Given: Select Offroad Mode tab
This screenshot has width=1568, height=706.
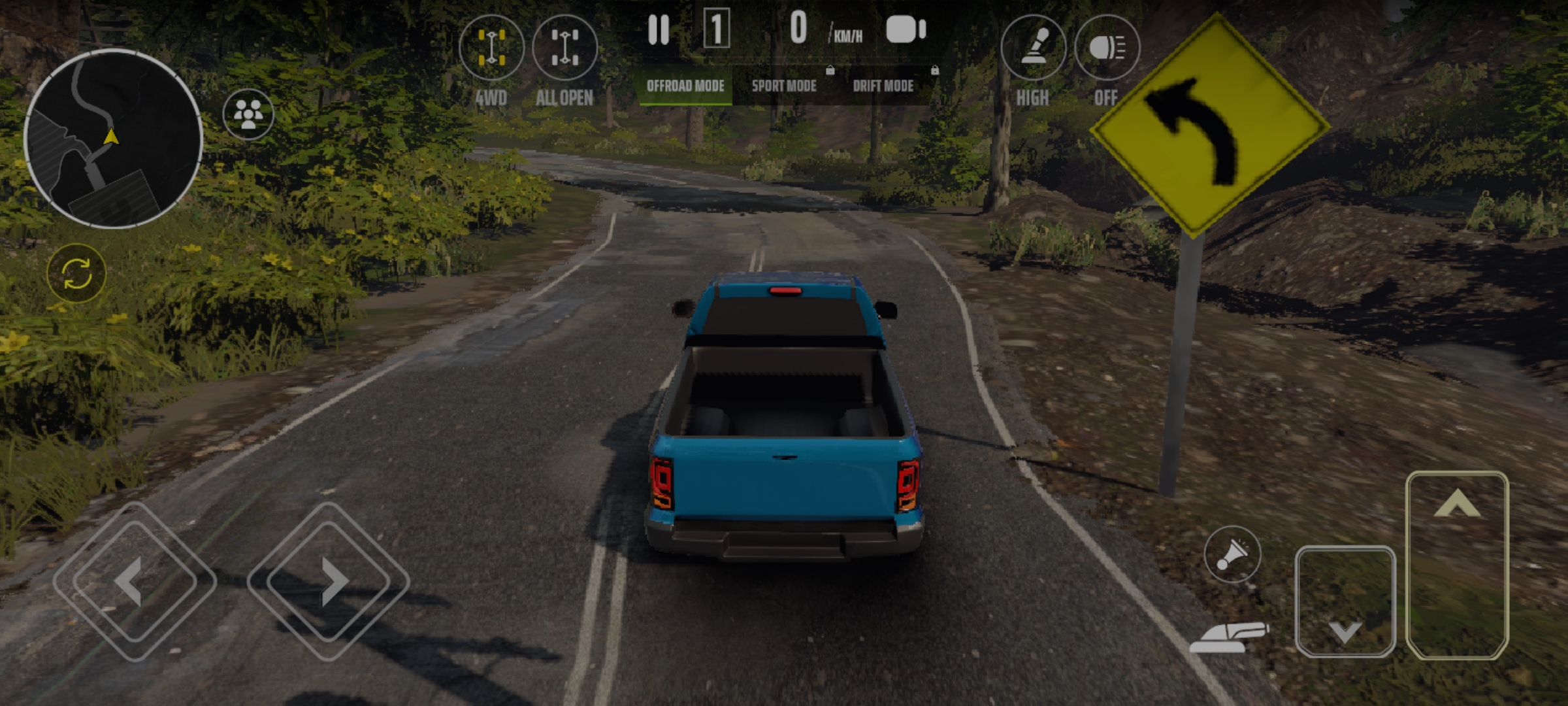Looking at the screenshot, I should pyautogui.click(x=685, y=86).
